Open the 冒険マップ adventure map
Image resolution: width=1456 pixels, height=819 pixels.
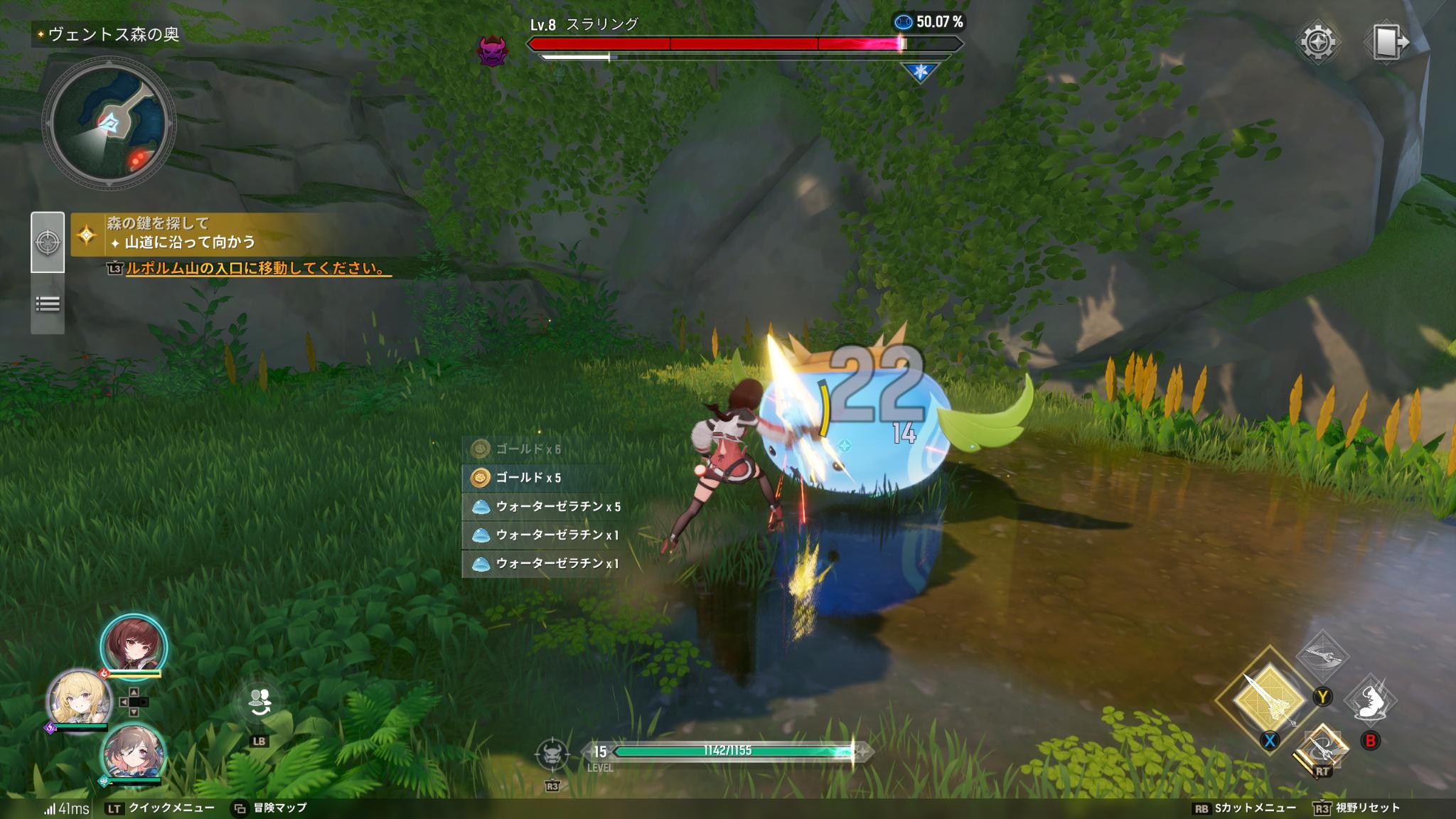coord(270,808)
